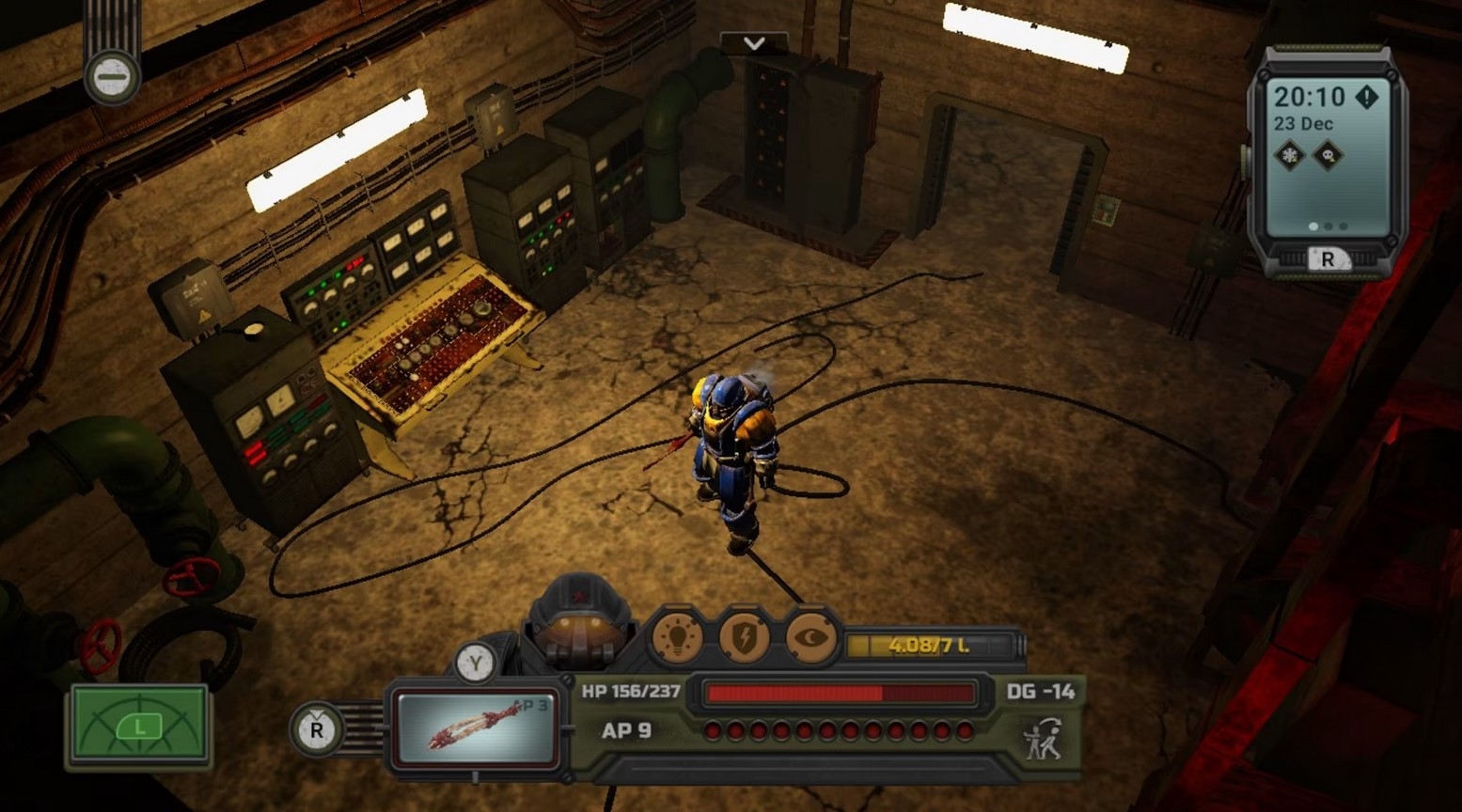
Task: Open the helmeted character portrait
Action: (579, 618)
